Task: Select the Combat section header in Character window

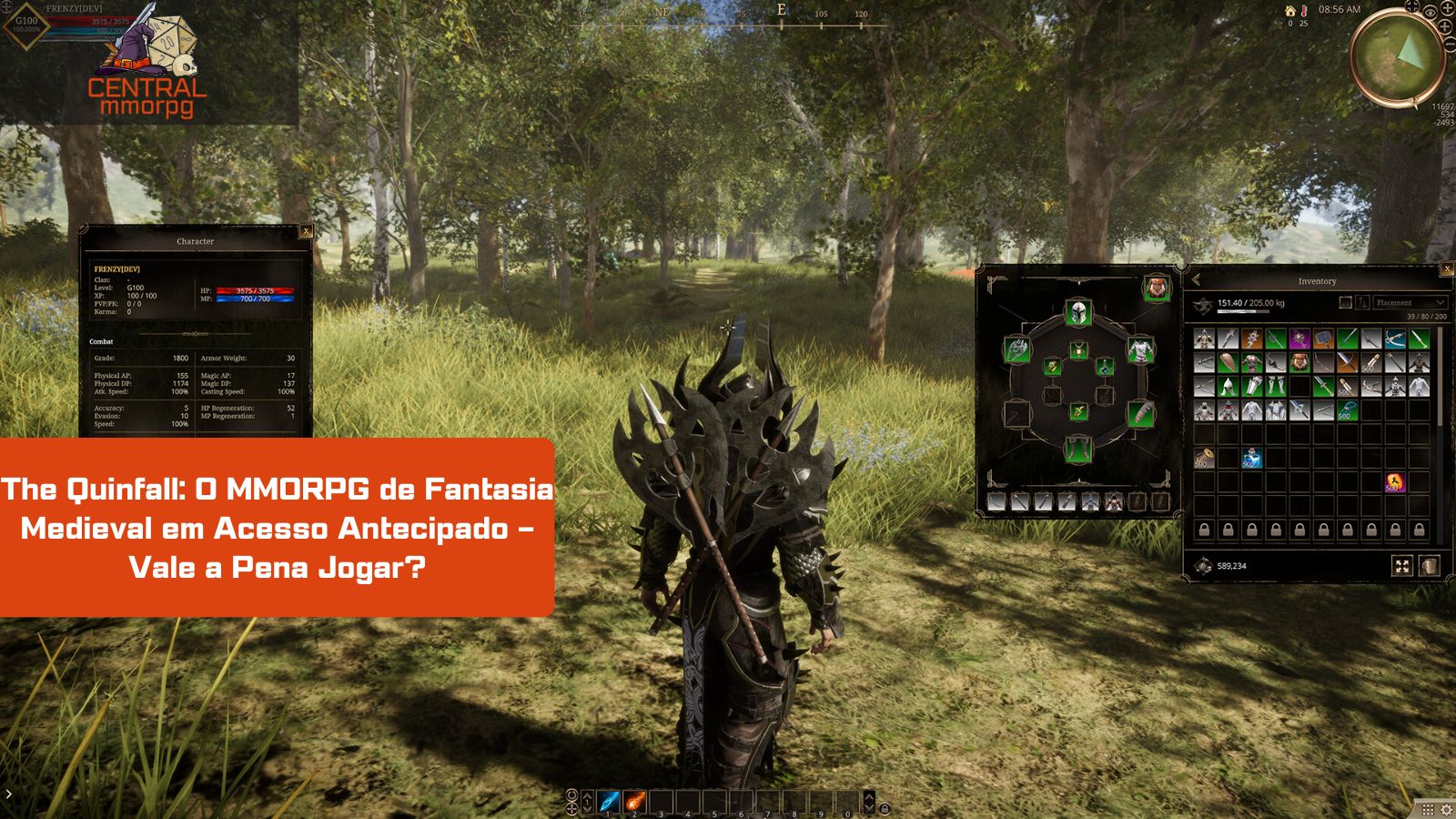Action: [102, 339]
